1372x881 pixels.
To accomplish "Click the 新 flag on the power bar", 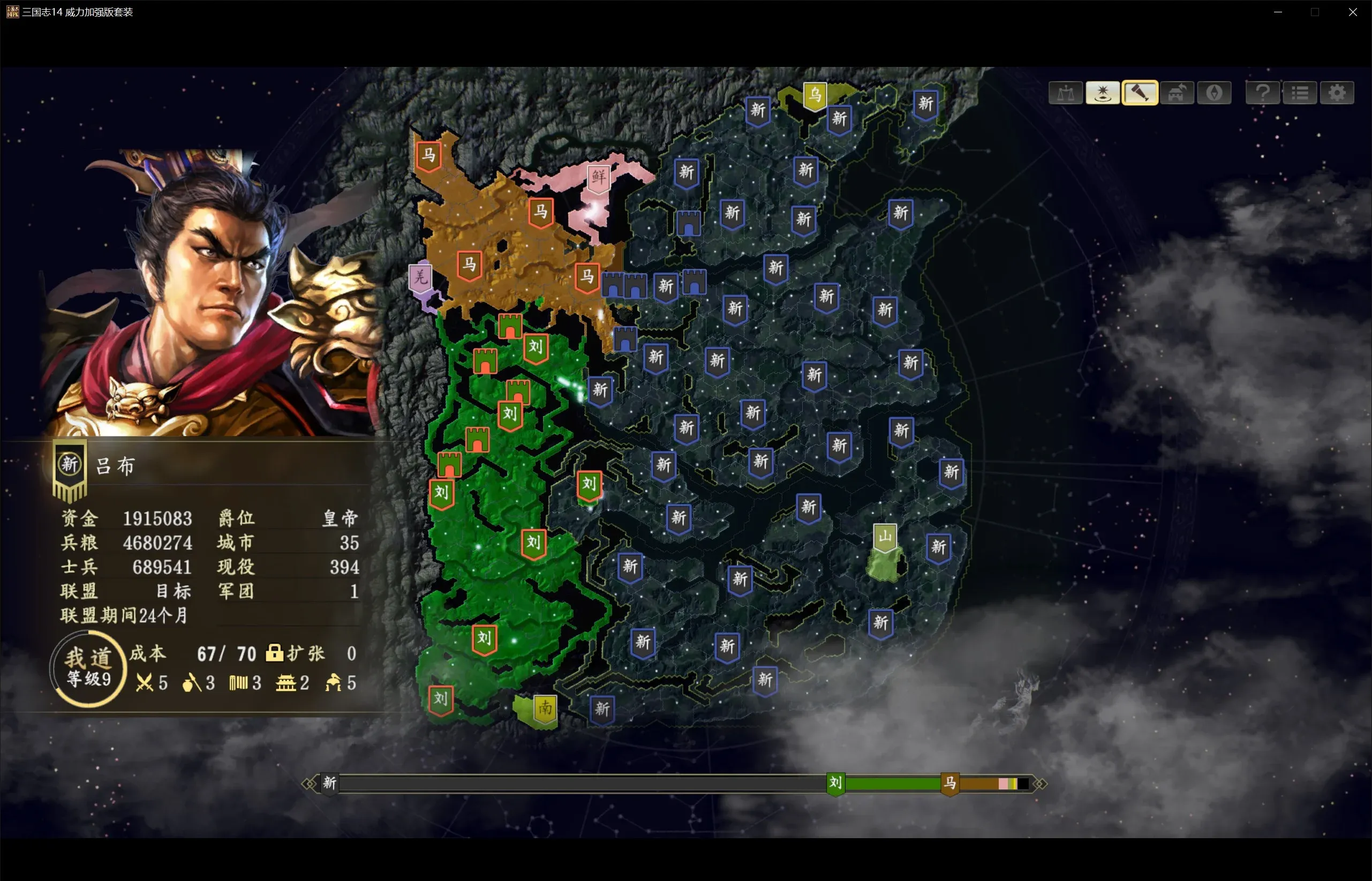I will point(329,783).
